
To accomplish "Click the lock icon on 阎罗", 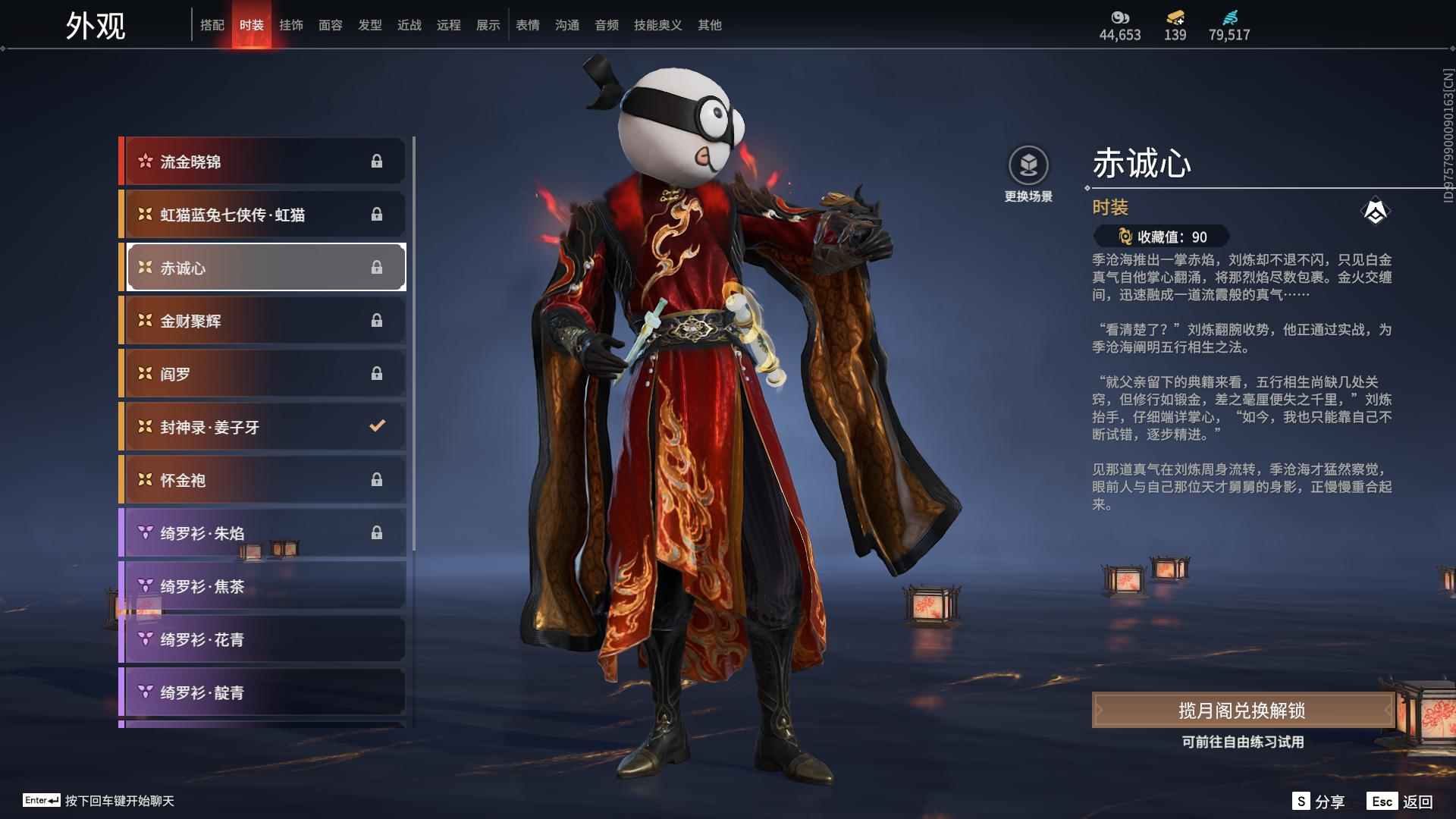I will 378,373.
